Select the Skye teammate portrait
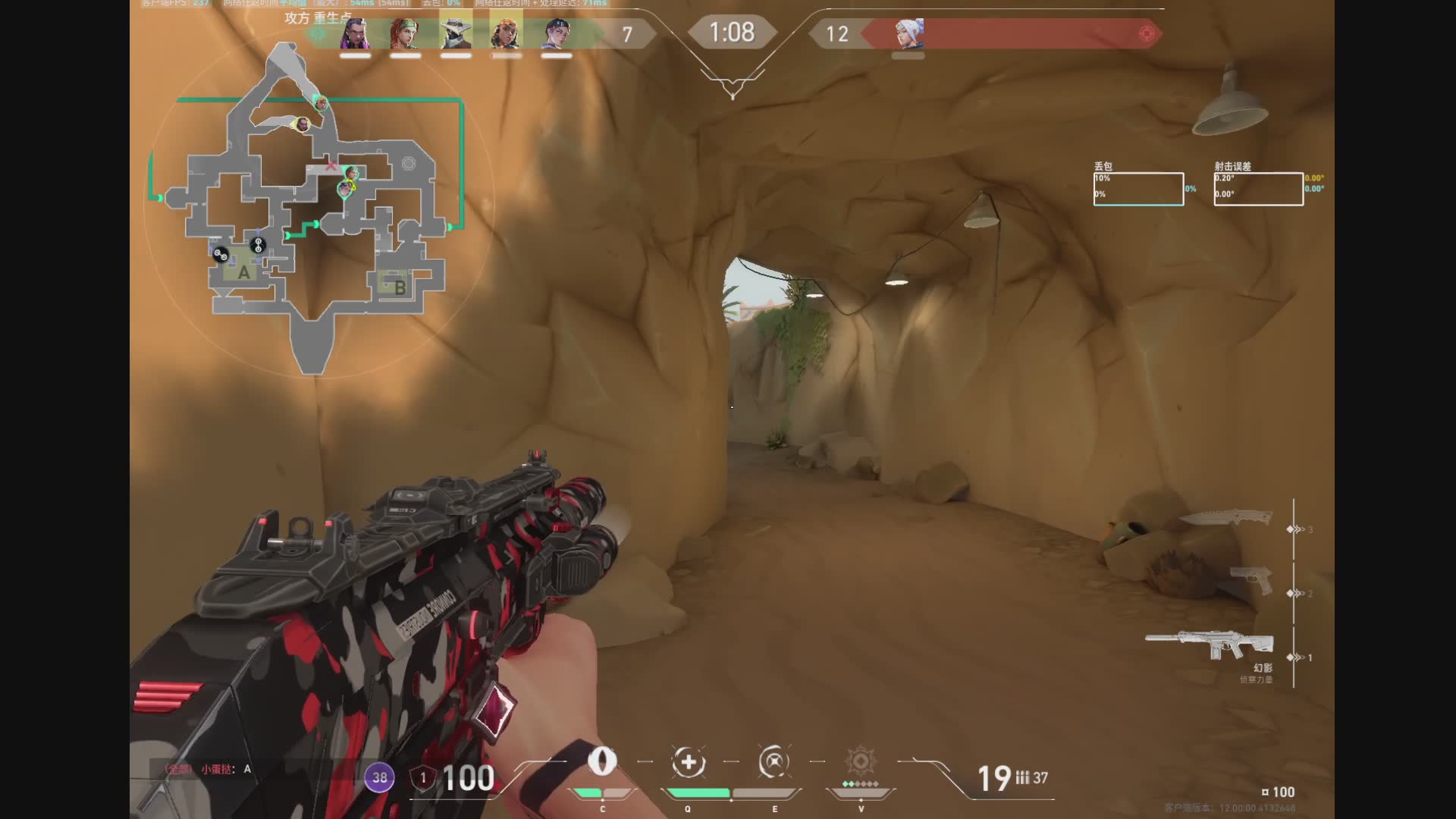 click(x=405, y=34)
